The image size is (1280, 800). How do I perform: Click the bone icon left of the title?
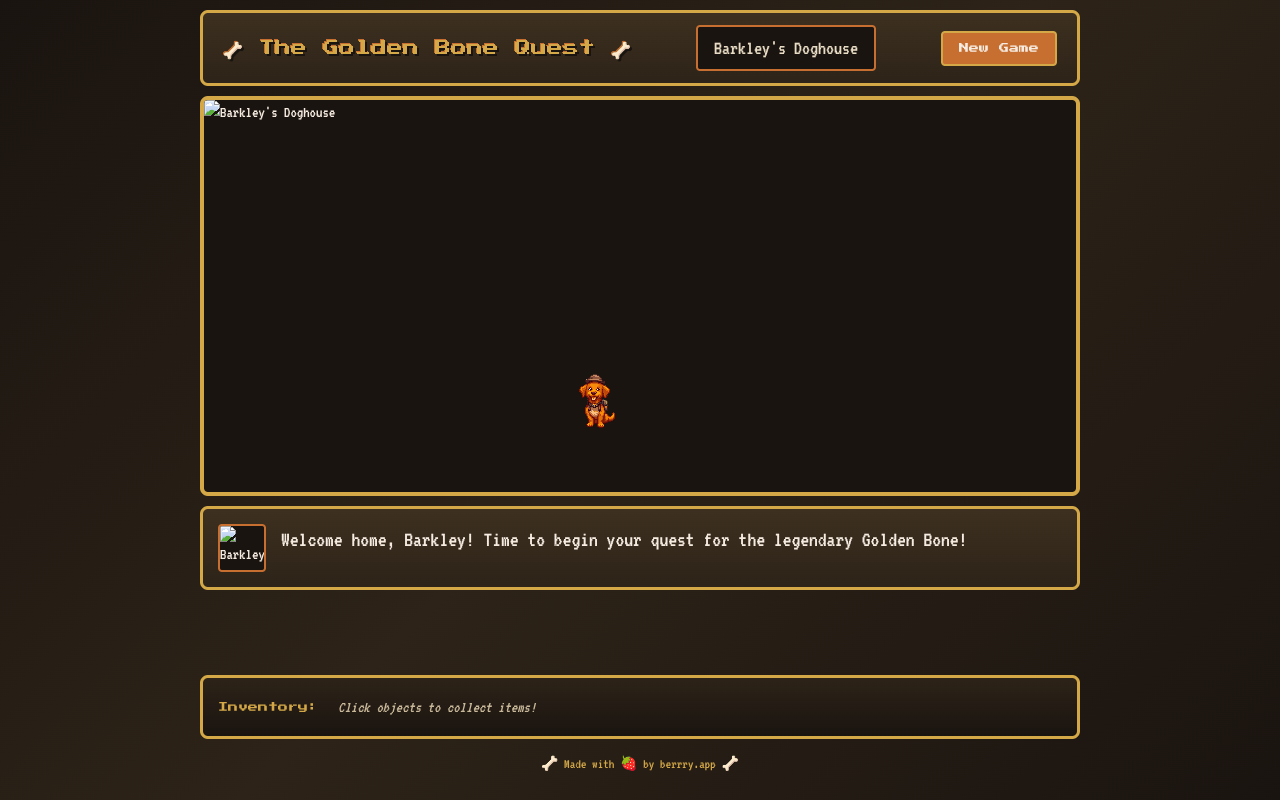click(232, 48)
